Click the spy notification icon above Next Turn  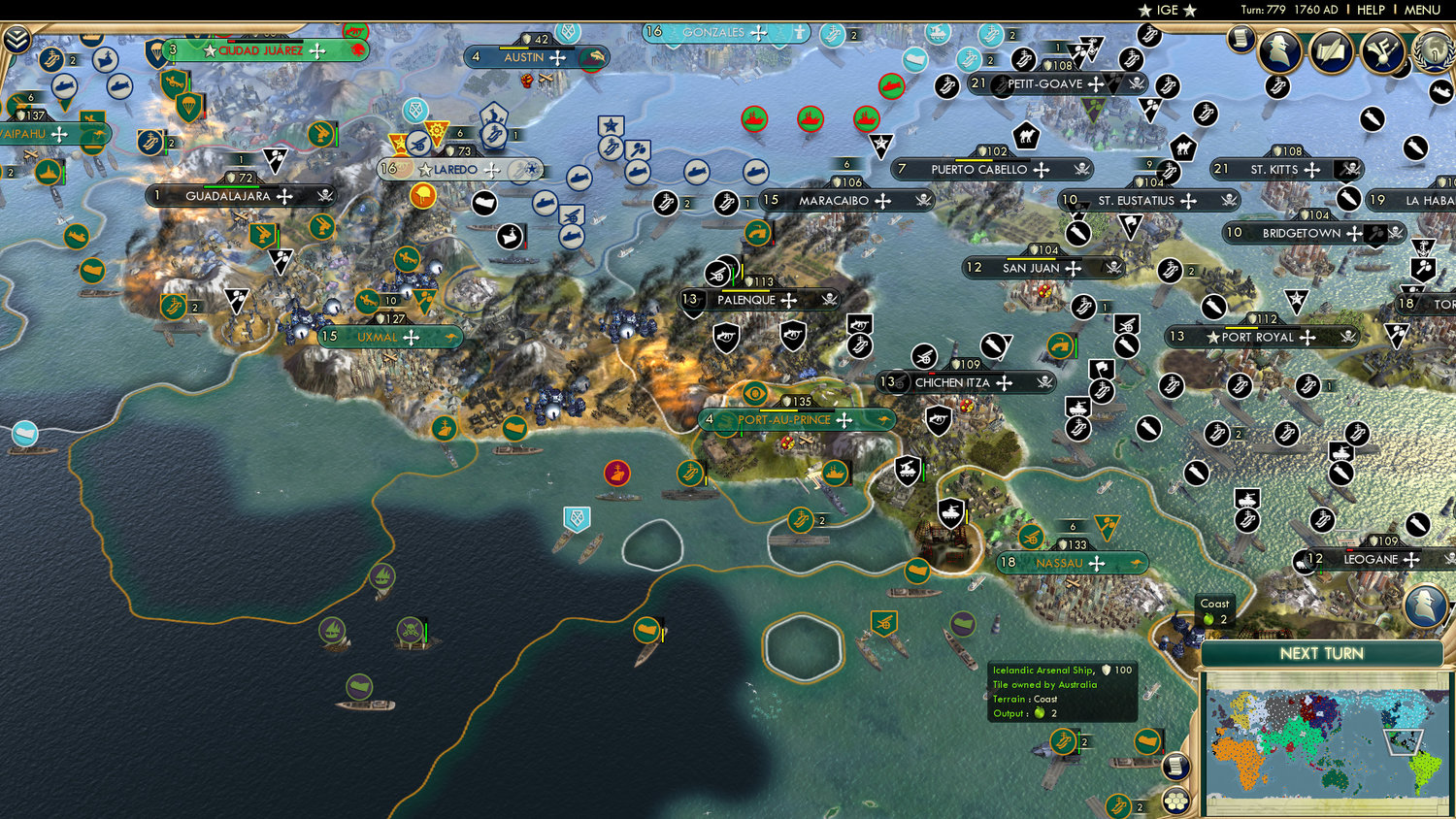[x=1424, y=606]
